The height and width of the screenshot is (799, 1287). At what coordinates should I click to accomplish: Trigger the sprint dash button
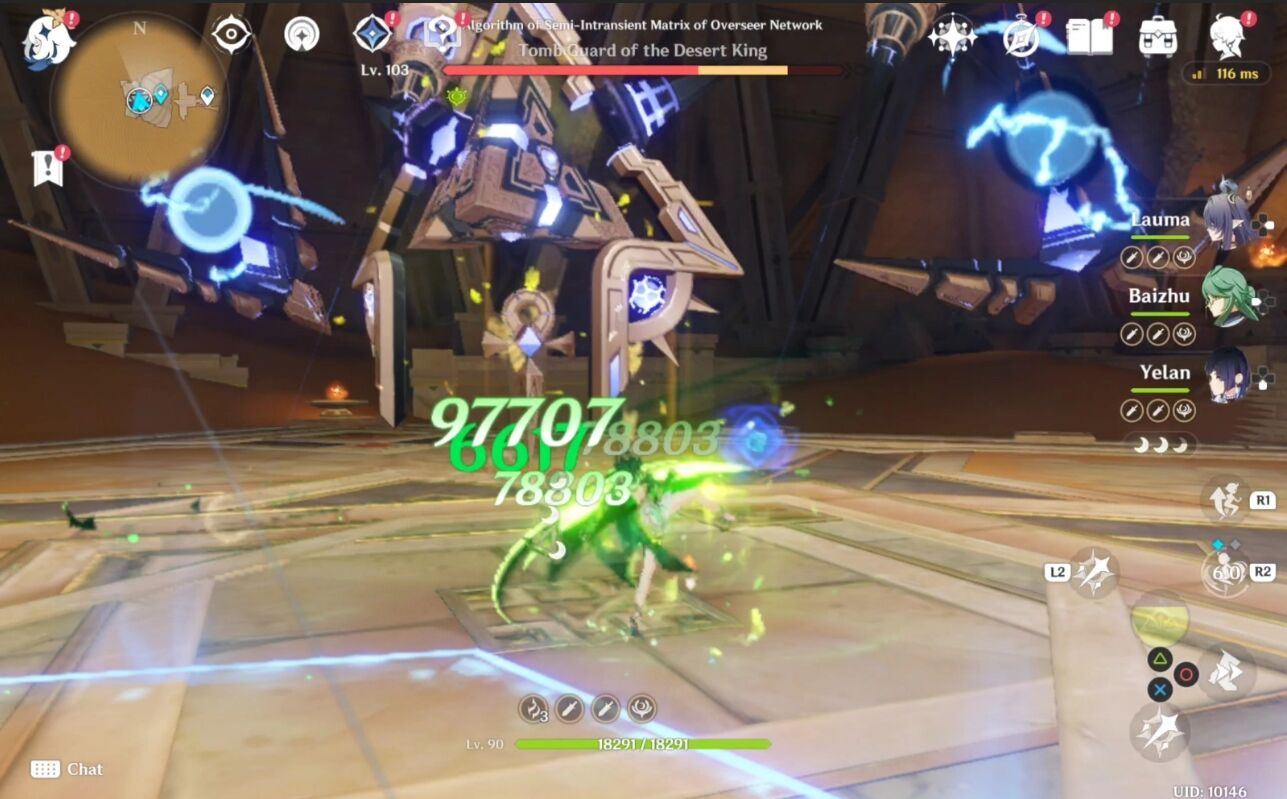tap(1225, 672)
